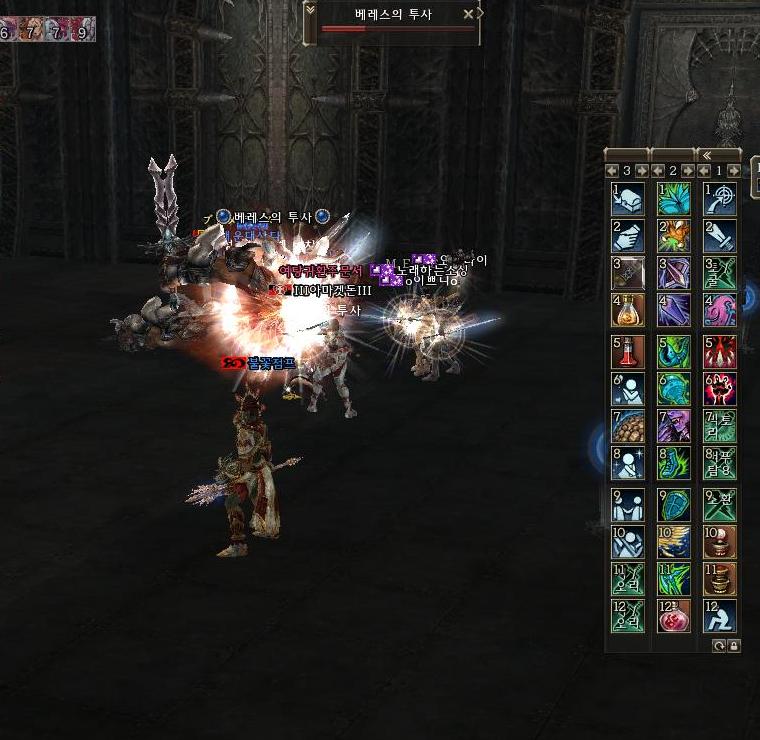Use the pile of brown seeds item
This screenshot has width=760, height=740.
628,427
